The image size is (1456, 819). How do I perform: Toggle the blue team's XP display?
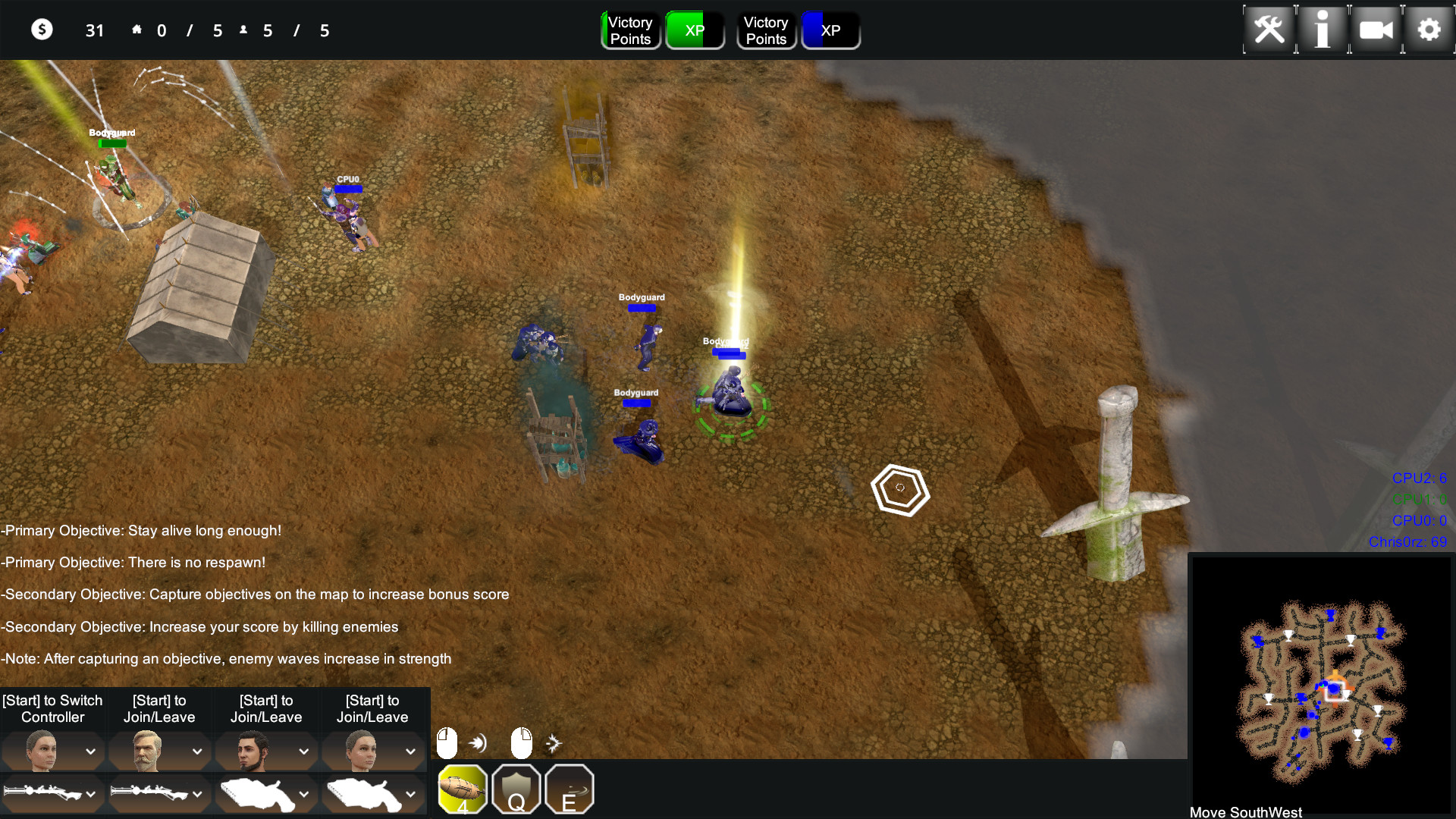click(830, 30)
